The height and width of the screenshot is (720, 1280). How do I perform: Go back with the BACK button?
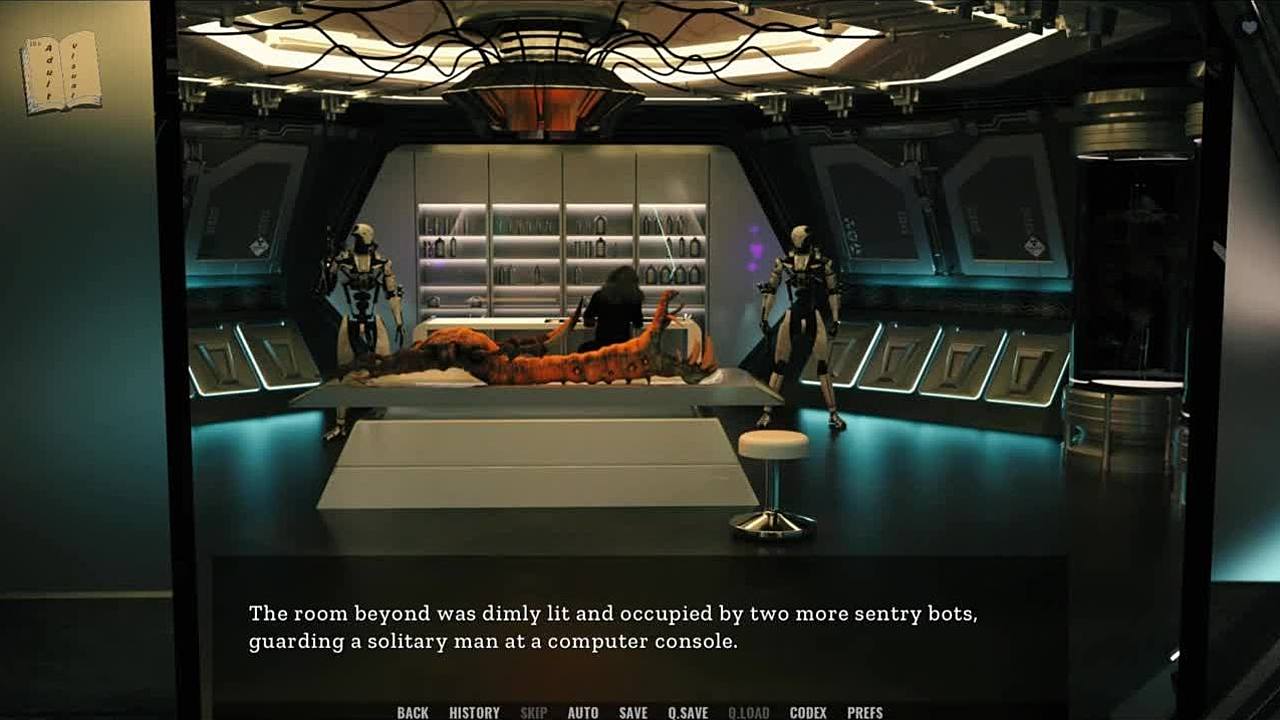[412, 712]
